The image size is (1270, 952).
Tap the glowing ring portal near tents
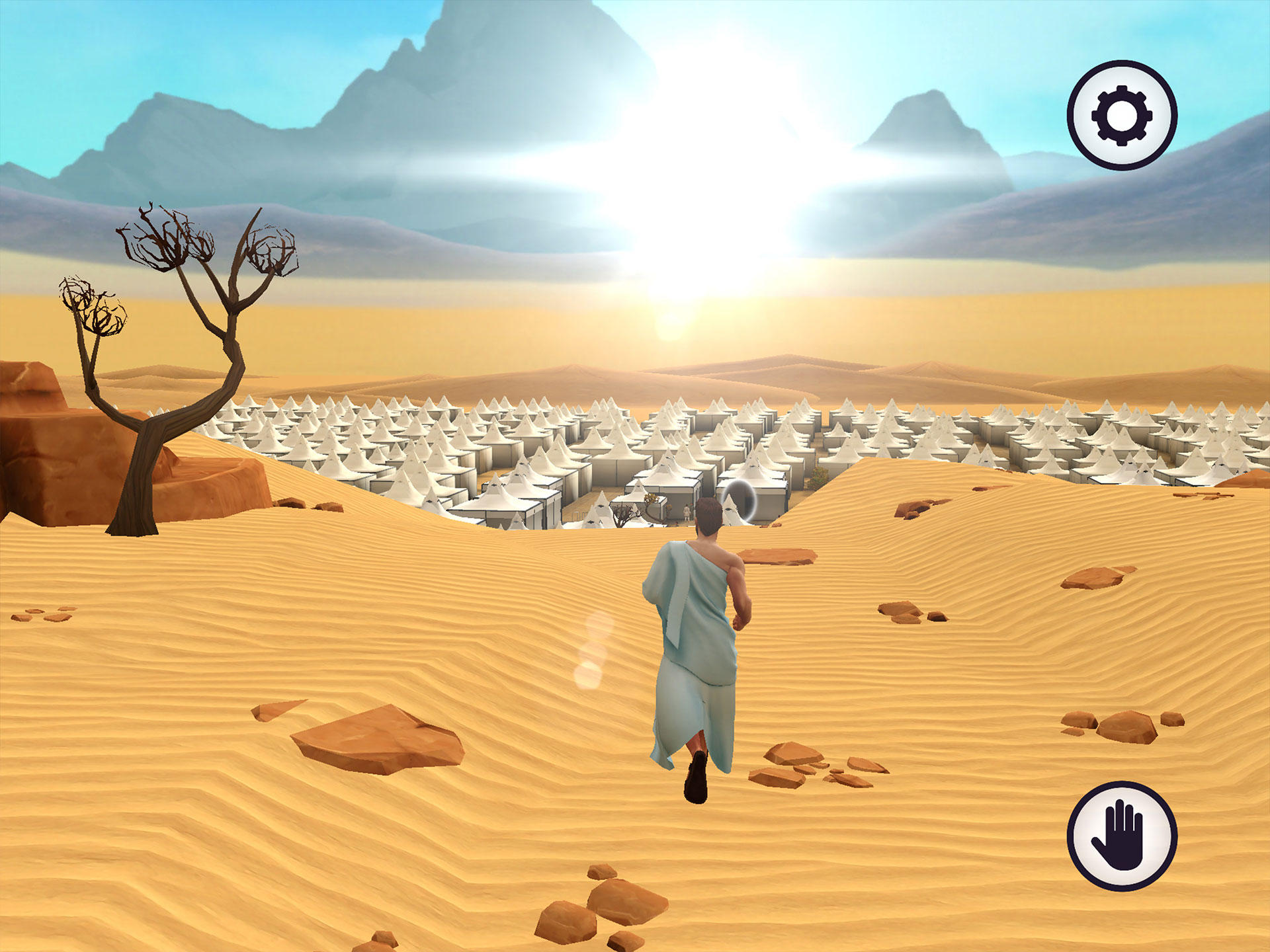[740, 500]
